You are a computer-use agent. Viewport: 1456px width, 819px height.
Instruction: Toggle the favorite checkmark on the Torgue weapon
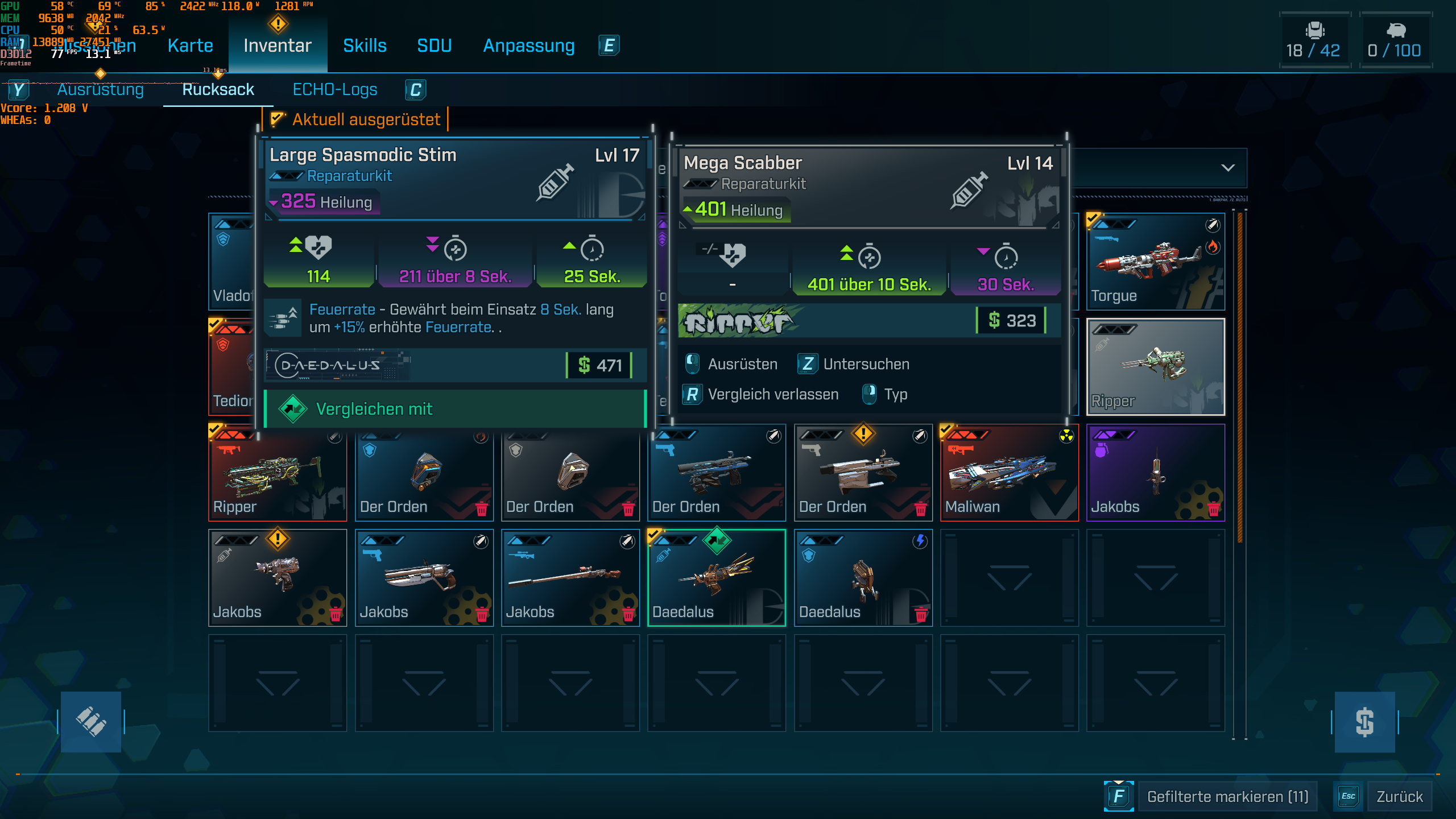coord(1091,217)
